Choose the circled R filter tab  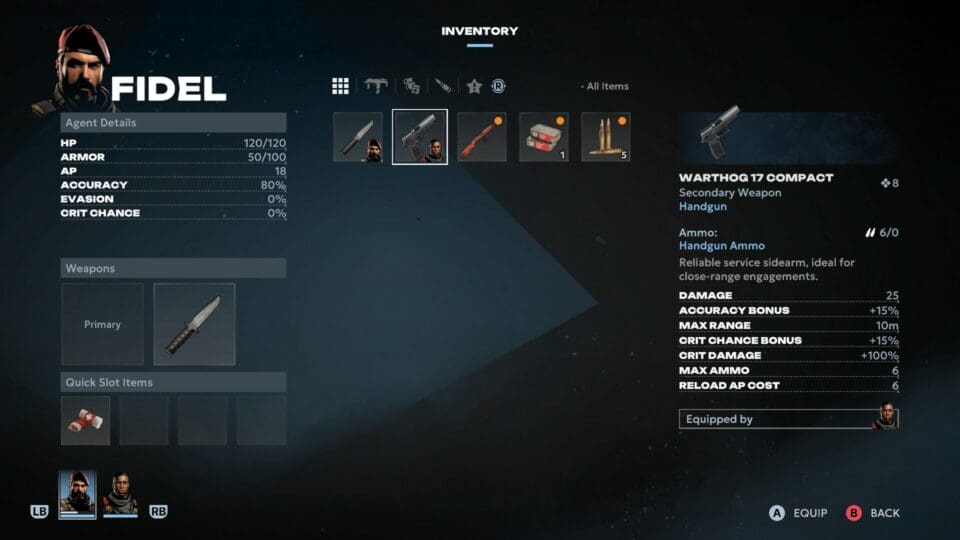coord(498,86)
